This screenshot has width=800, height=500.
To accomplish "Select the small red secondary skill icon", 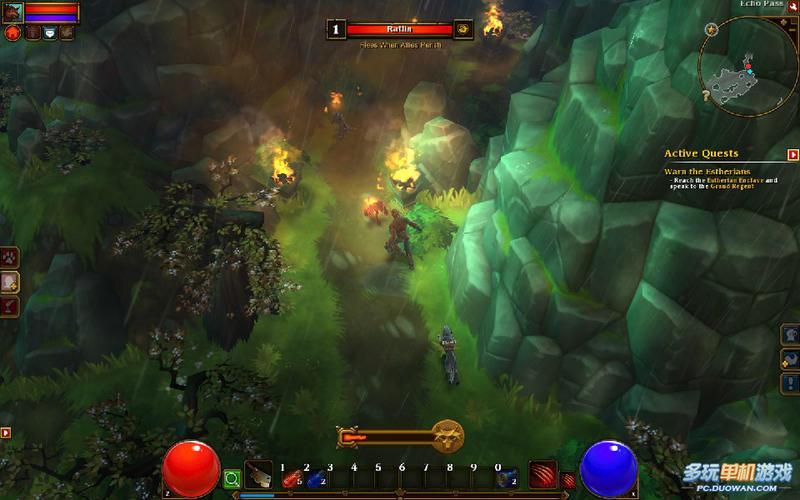I will tap(568, 480).
